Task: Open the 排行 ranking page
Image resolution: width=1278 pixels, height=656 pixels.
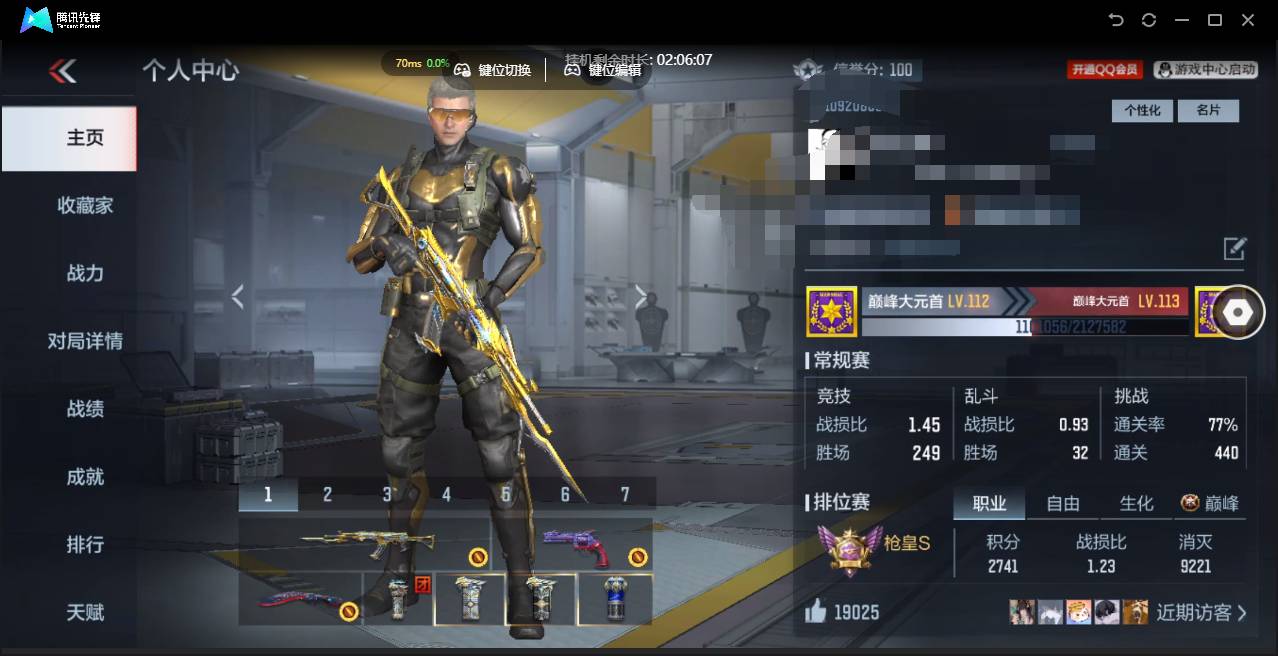Action: coord(85,545)
